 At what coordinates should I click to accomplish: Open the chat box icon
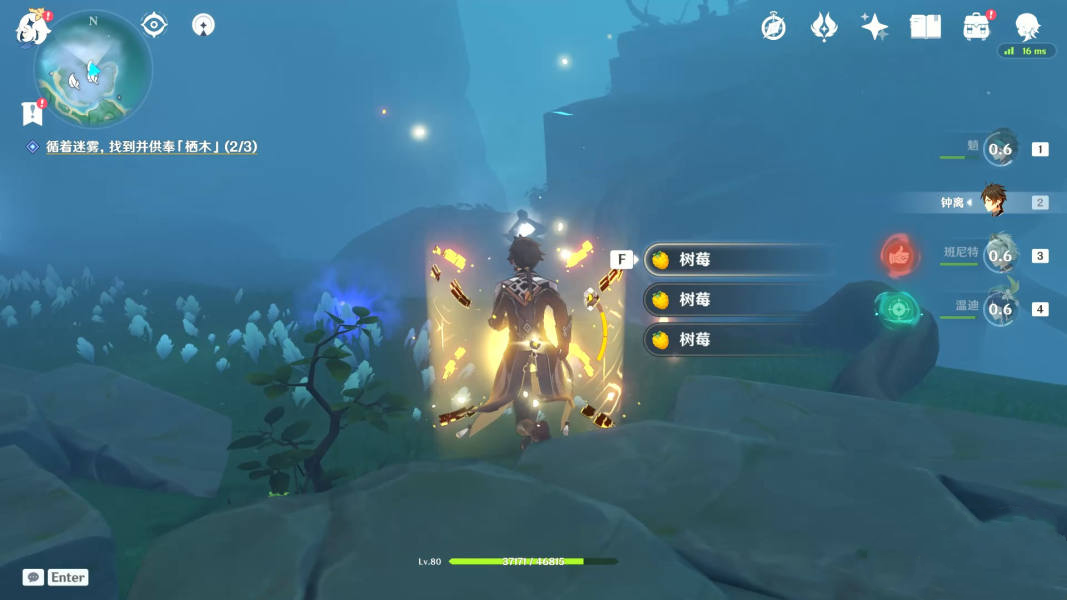coord(33,577)
